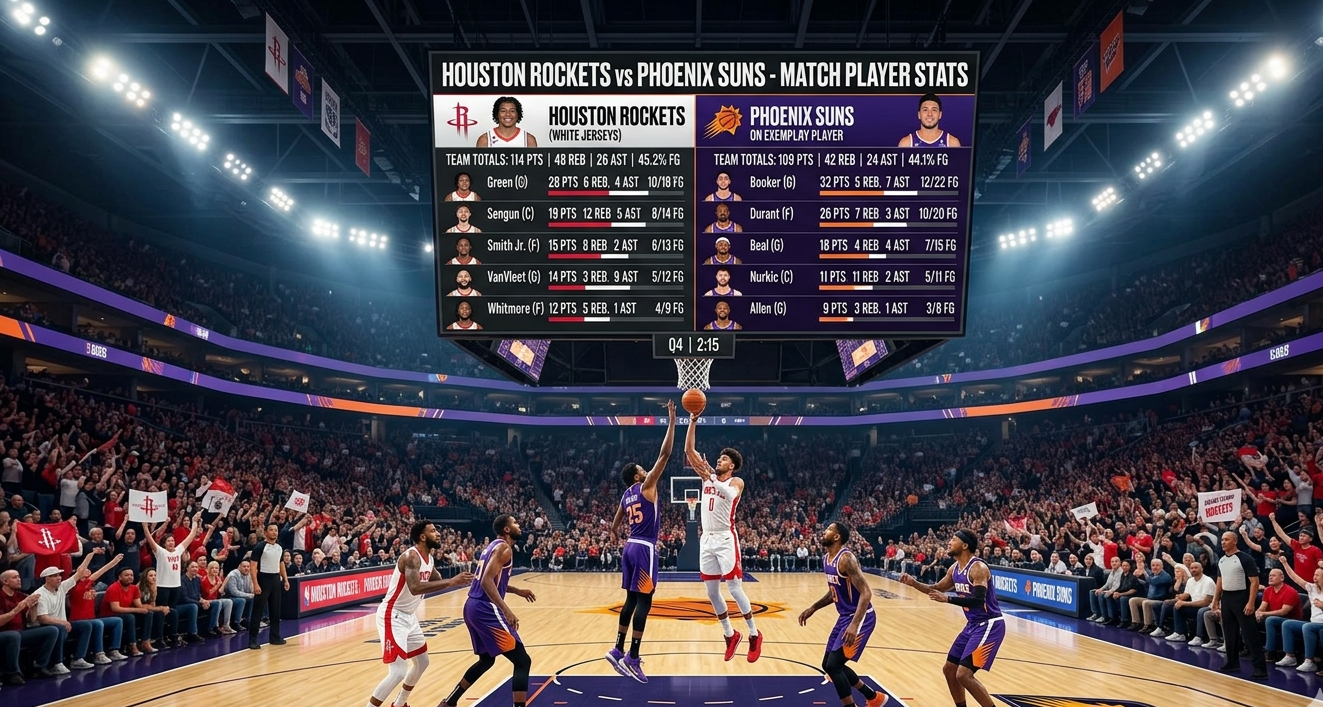Open Whitmore's player row
The height and width of the screenshot is (707, 1323).
tap(566, 309)
